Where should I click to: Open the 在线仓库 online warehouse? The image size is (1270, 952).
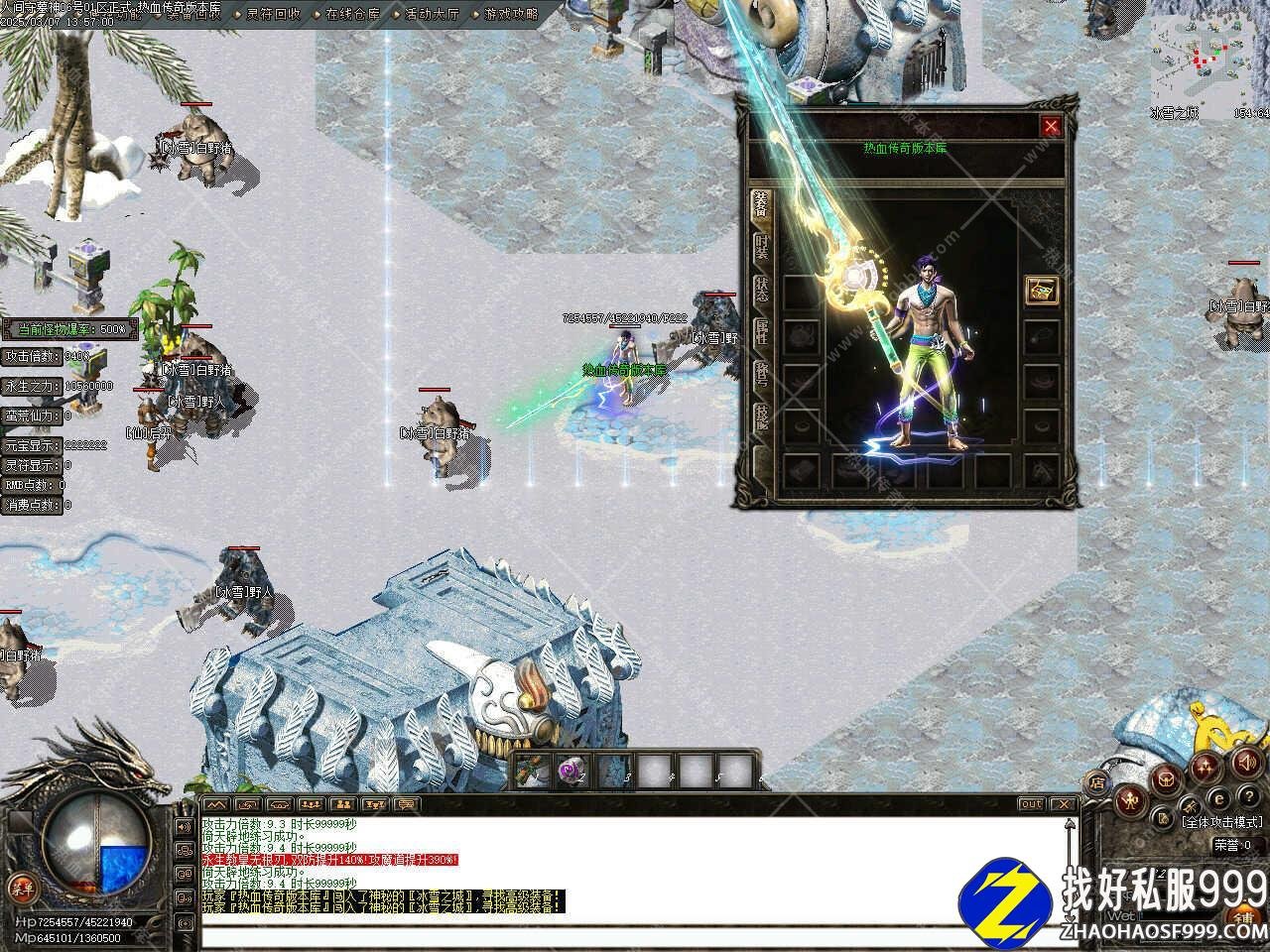(352, 14)
